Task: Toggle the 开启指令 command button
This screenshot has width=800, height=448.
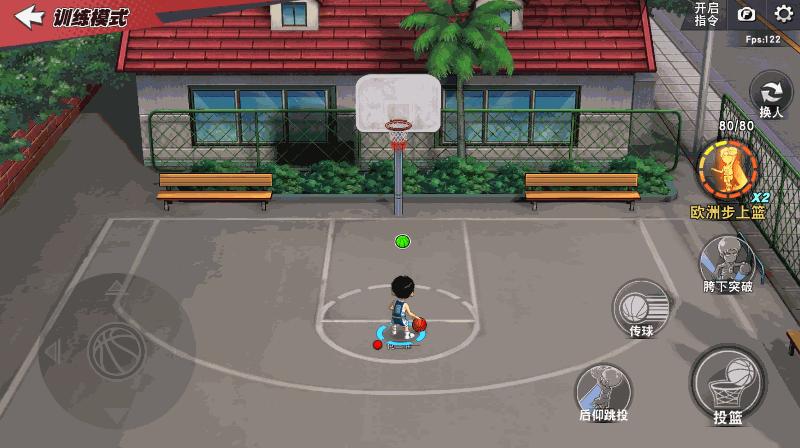Action: tap(706, 14)
